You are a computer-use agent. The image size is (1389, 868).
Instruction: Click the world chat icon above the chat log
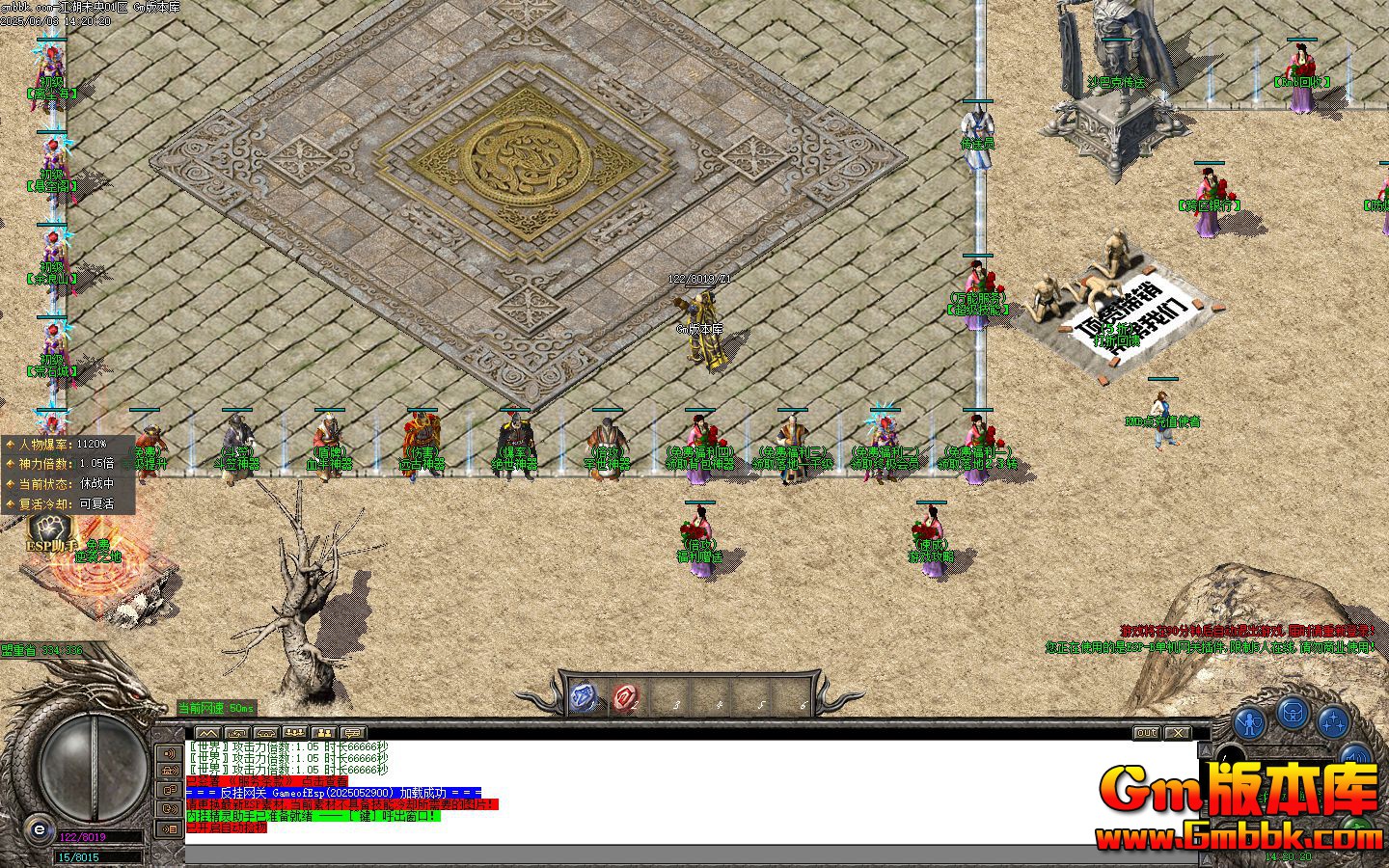click(207, 733)
